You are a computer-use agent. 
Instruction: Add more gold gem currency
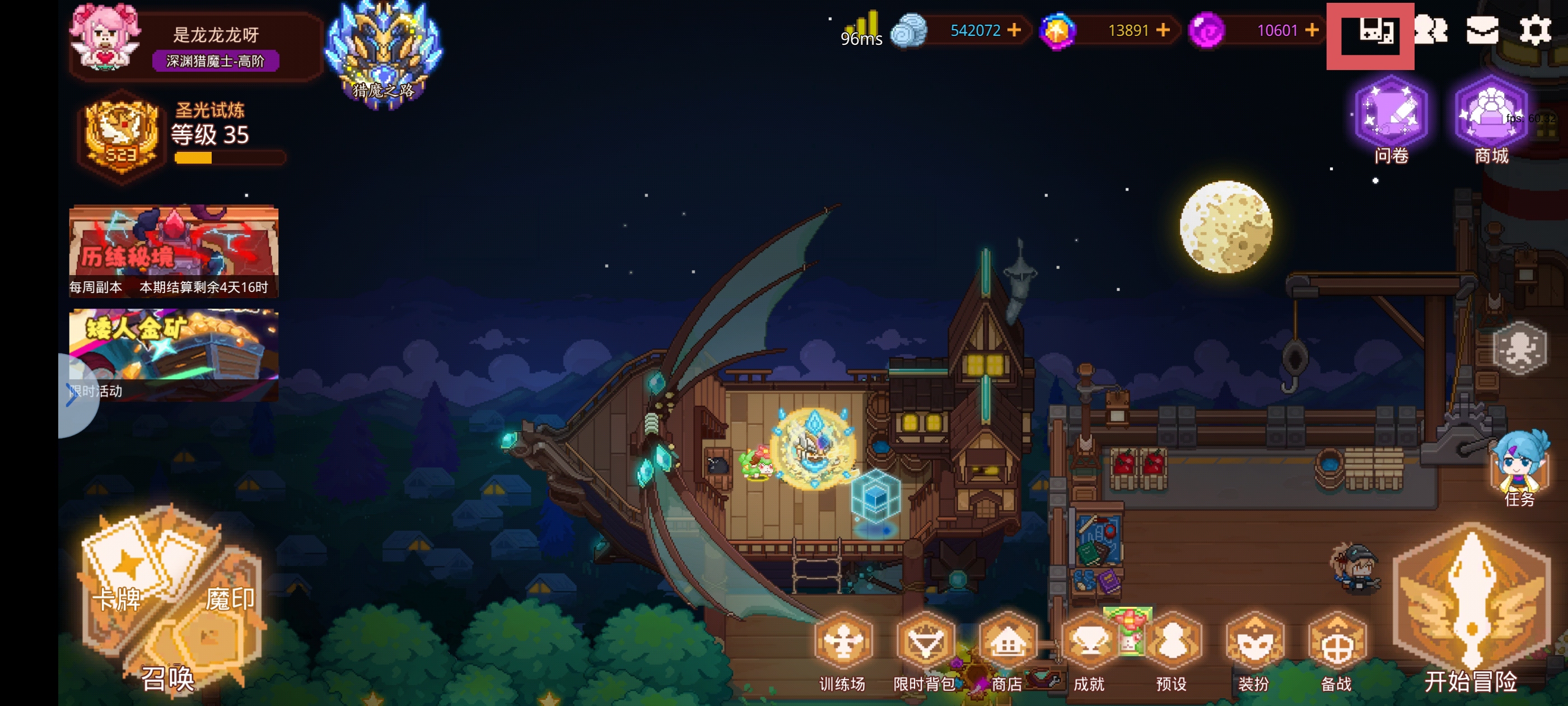pyautogui.click(x=1163, y=30)
